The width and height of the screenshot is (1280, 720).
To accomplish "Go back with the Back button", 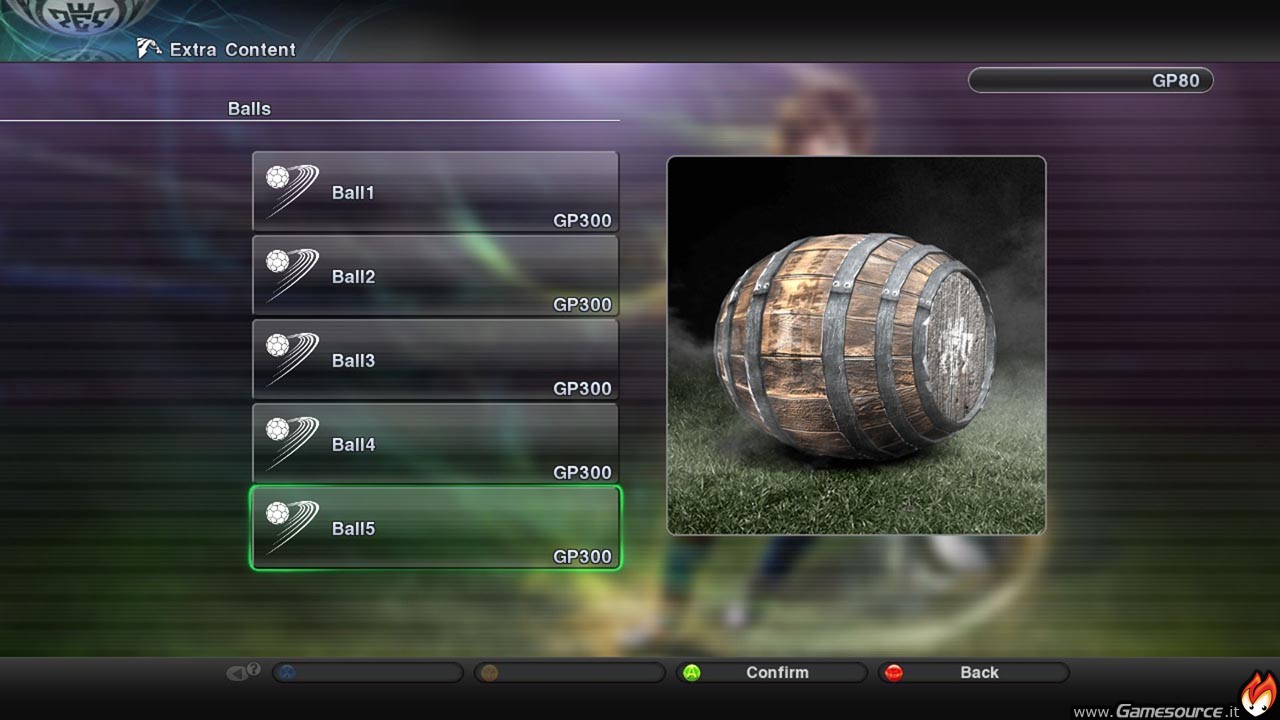I will tap(973, 673).
